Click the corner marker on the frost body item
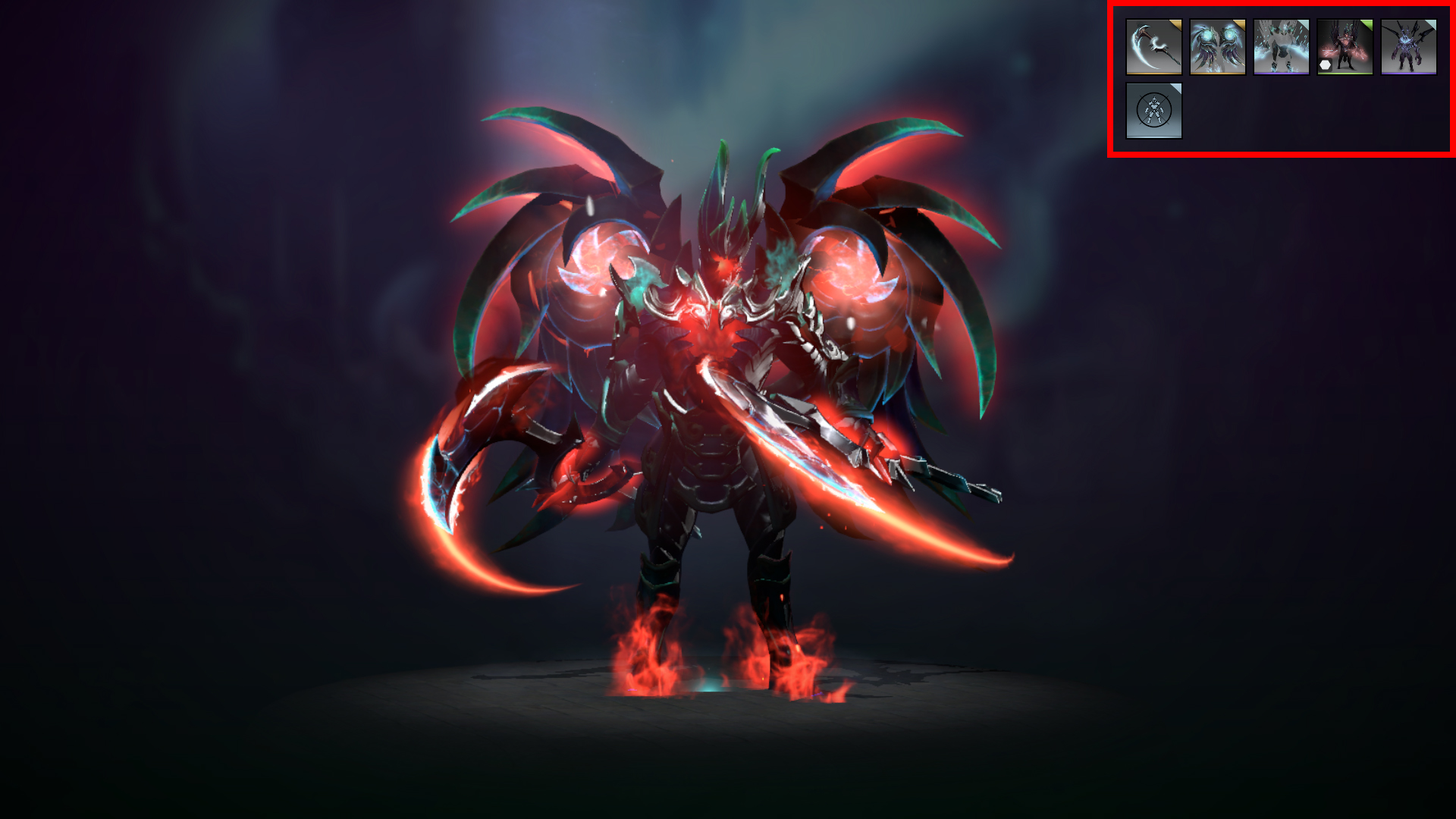 (1304, 25)
